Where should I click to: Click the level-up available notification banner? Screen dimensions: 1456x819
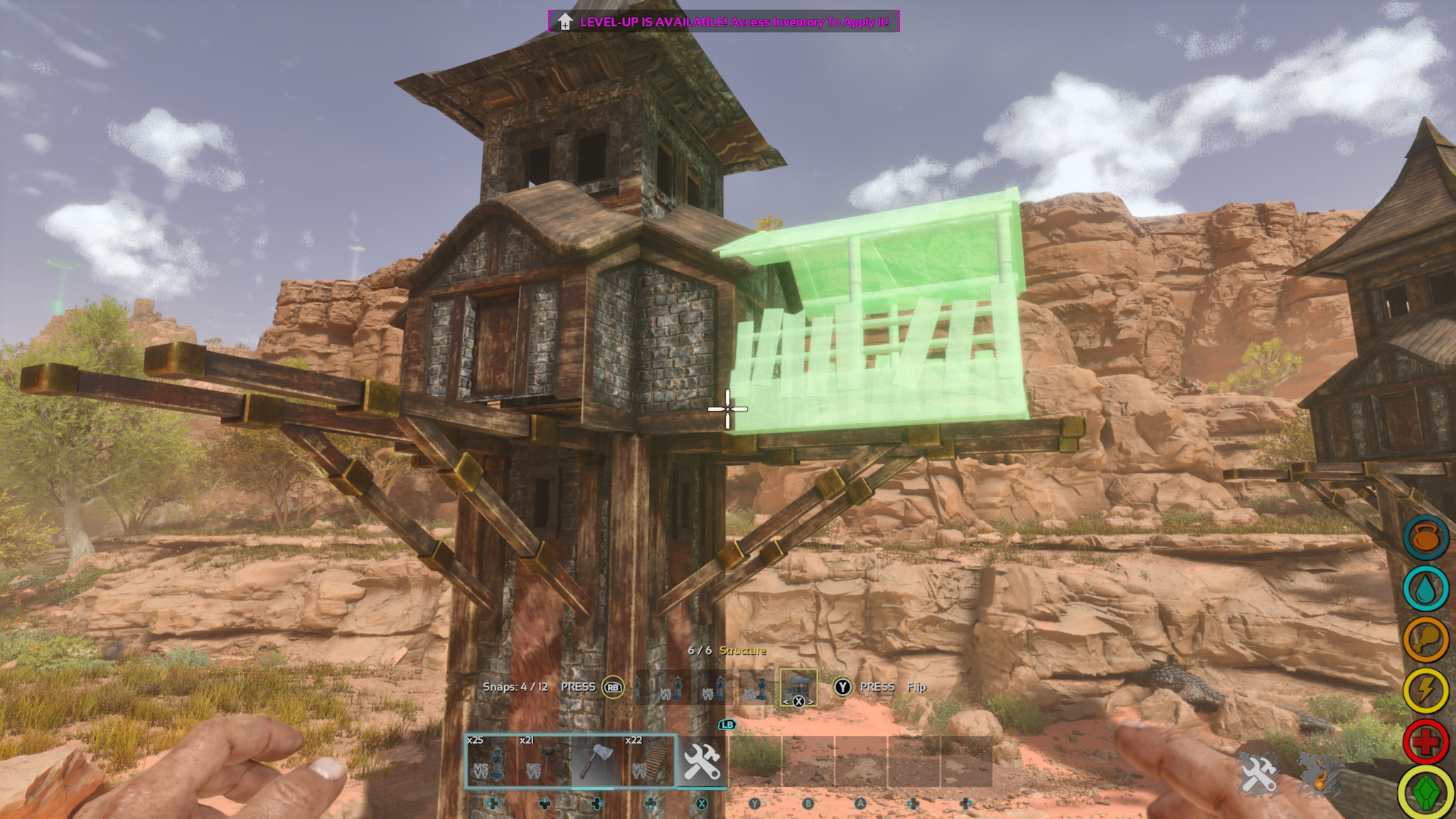[x=724, y=22]
